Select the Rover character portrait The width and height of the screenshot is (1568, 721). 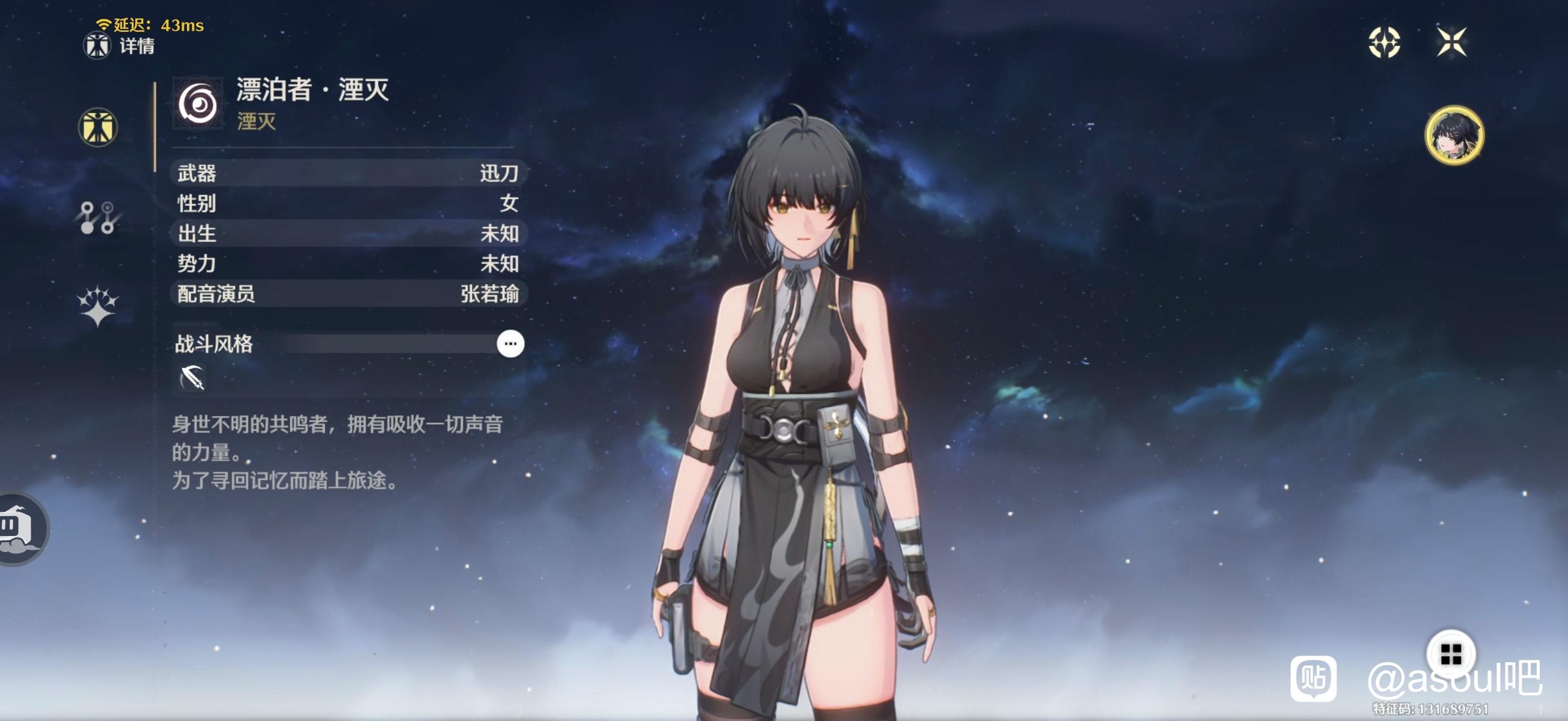pyautogui.click(x=1454, y=135)
